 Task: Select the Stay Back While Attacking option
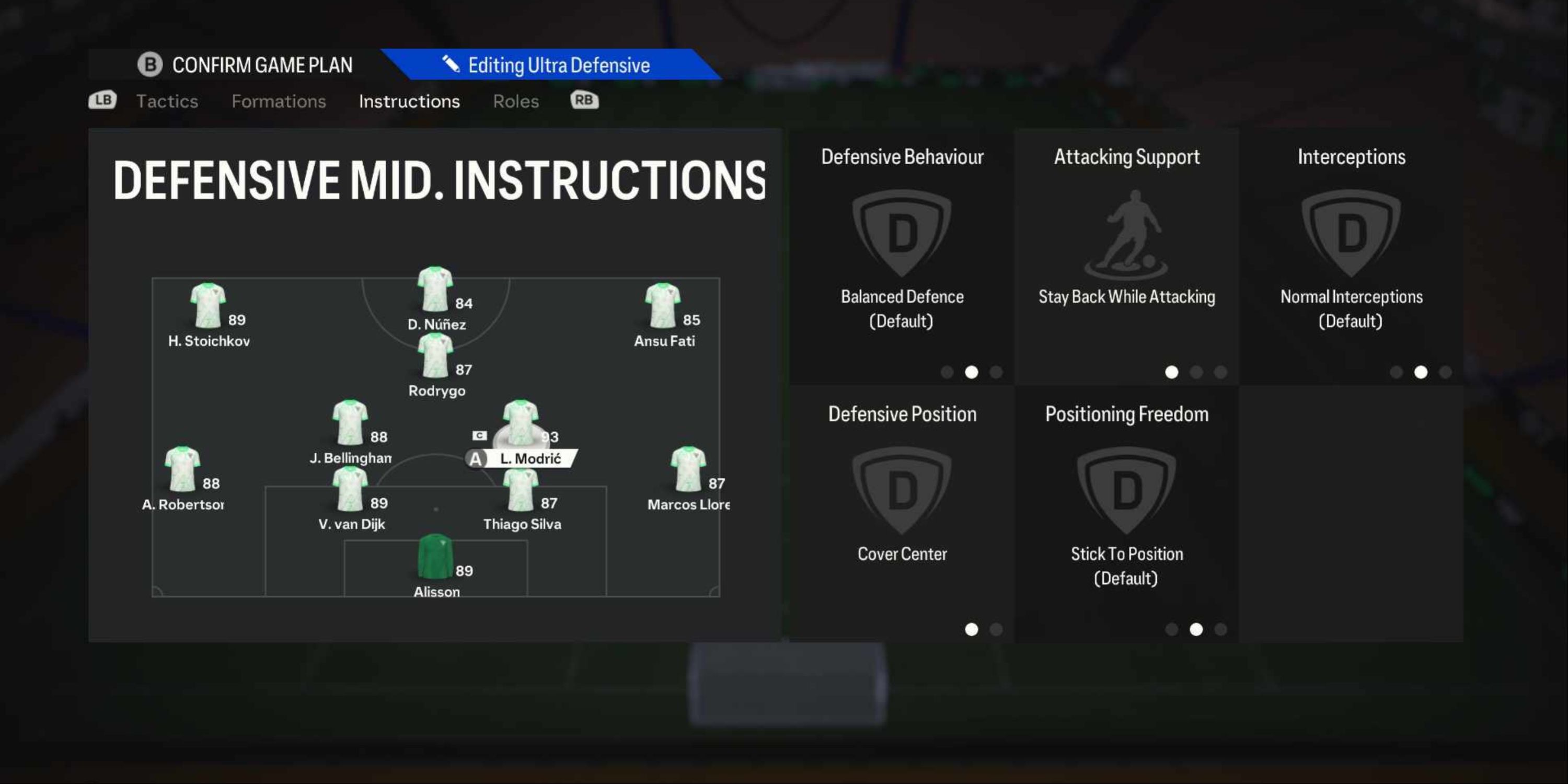1127,297
